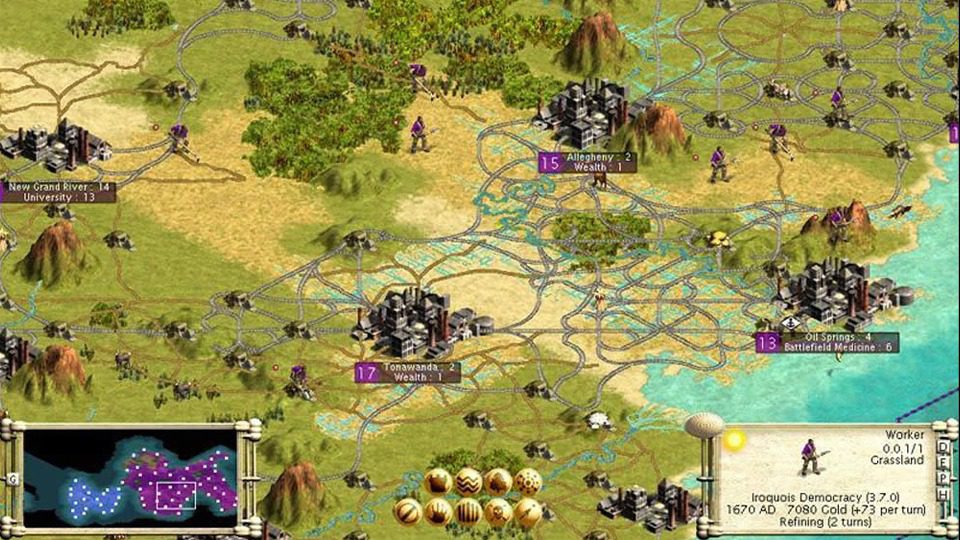Choose the New Grand River city label
The width and height of the screenshot is (960, 540).
click(x=58, y=192)
